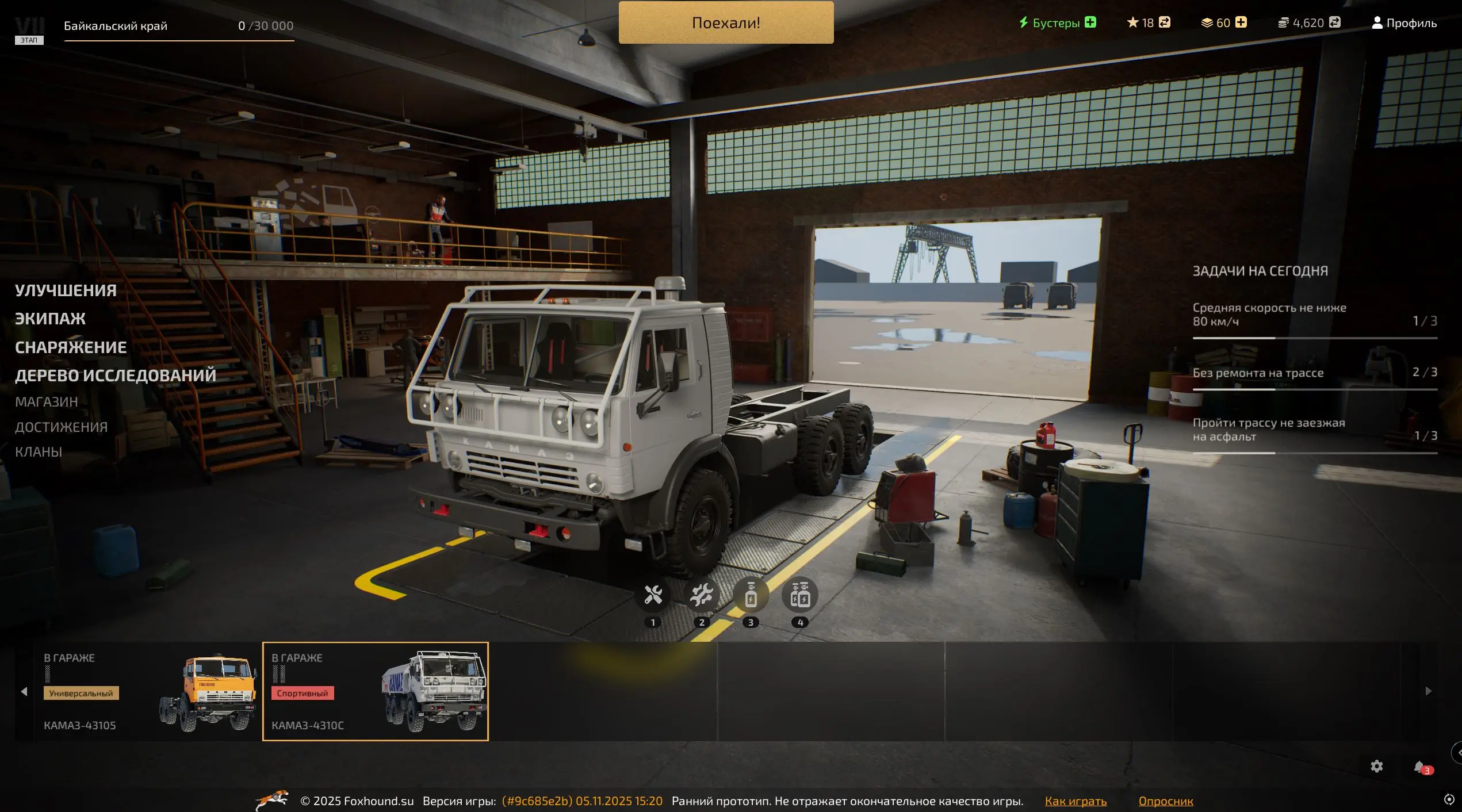
Task: Open the Бустеры panel
Action: pos(1056,23)
